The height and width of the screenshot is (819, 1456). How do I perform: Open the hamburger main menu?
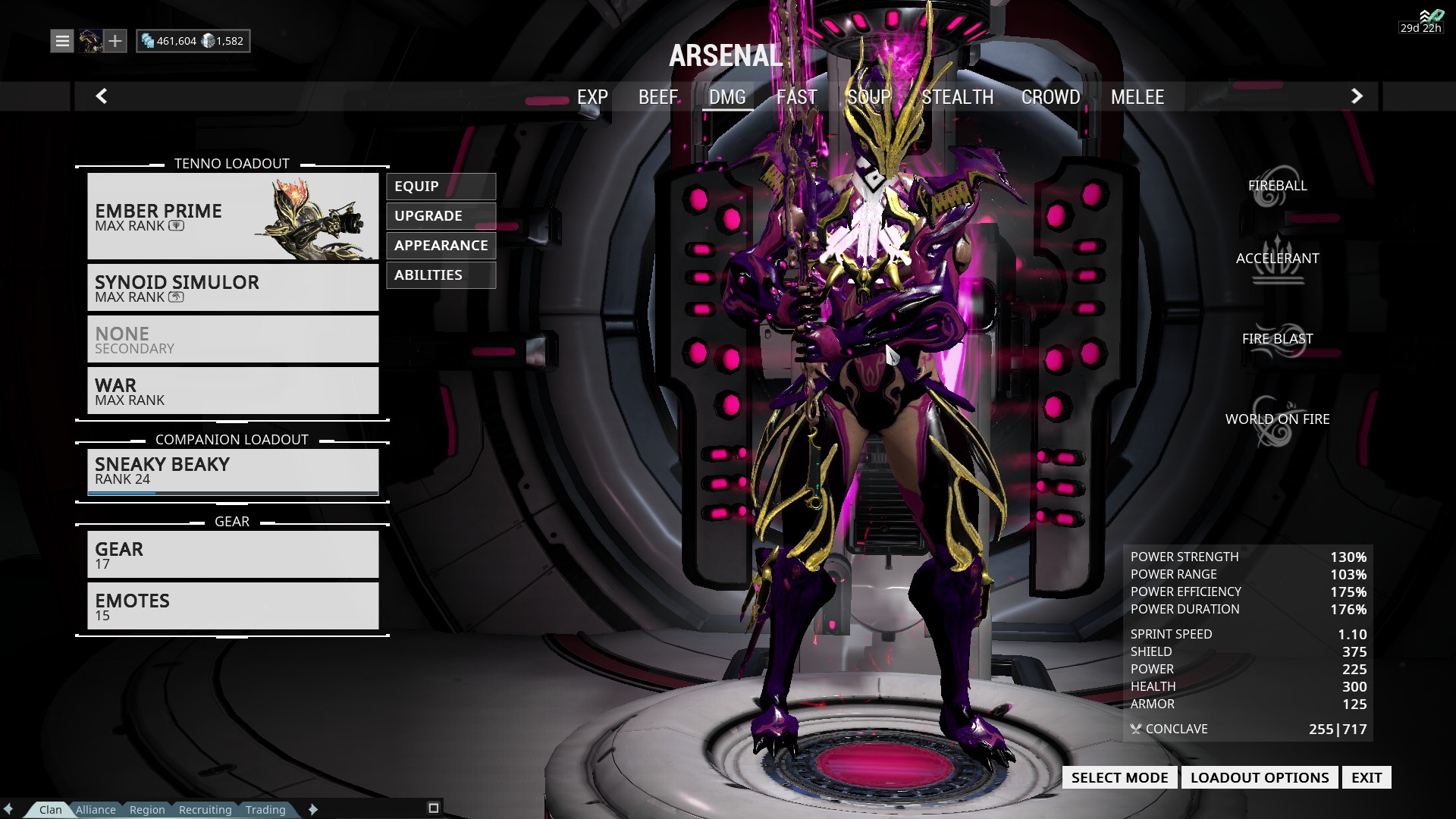pyautogui.click(x=62, y=41)
